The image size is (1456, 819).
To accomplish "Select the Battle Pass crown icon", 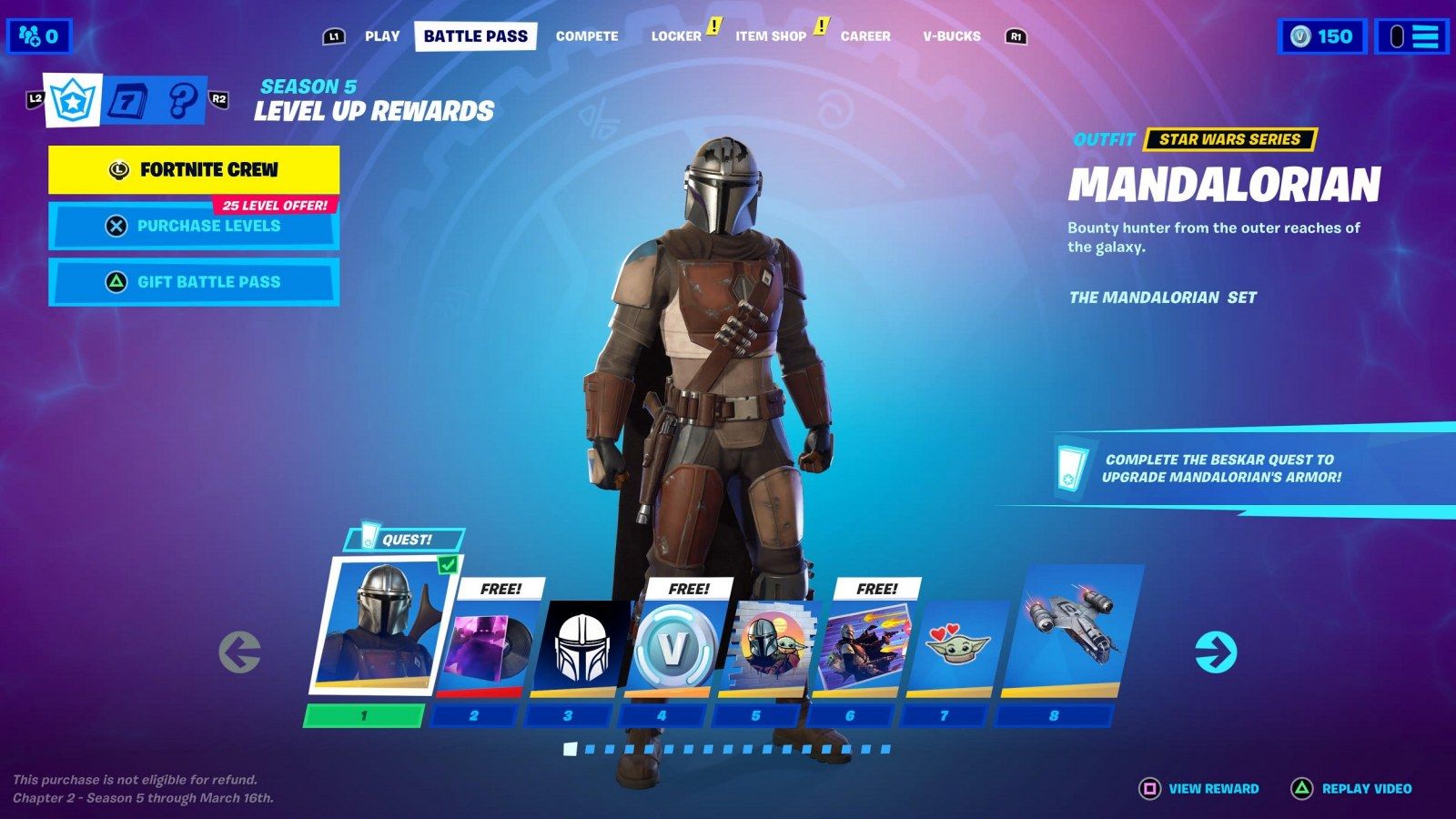I will pos(71,100).
